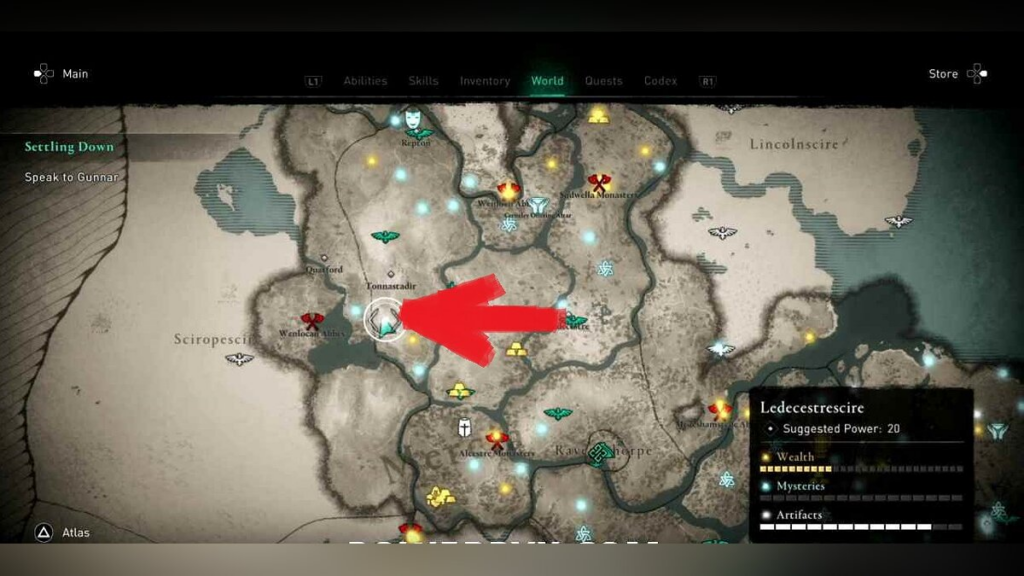This screenshot has width=1024, height=576.
Task: Select the Alcestre Monastery raid marker
Action: pyautogui.click(x=497, y=439)
